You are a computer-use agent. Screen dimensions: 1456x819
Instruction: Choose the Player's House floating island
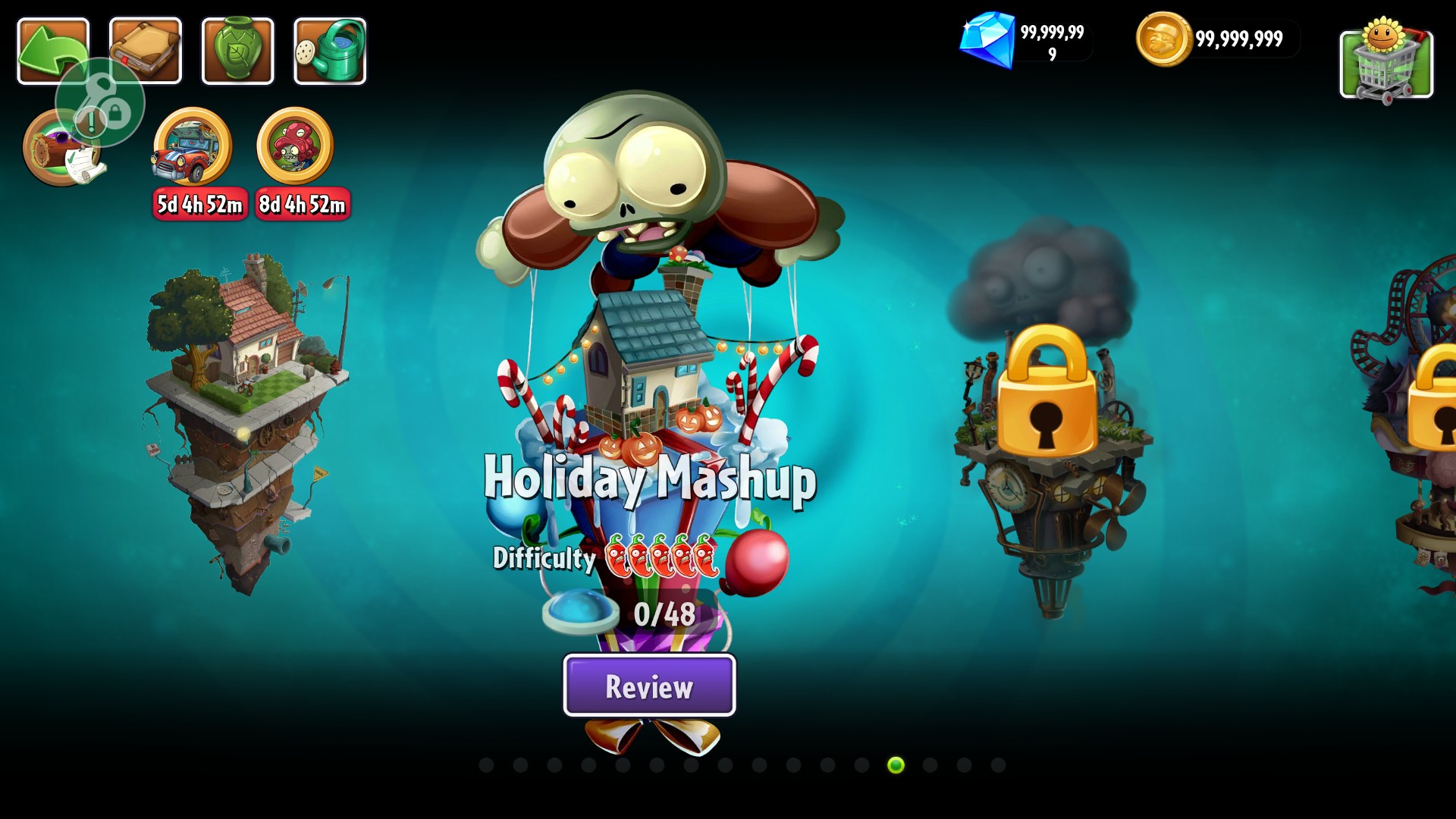click(246, 417)
